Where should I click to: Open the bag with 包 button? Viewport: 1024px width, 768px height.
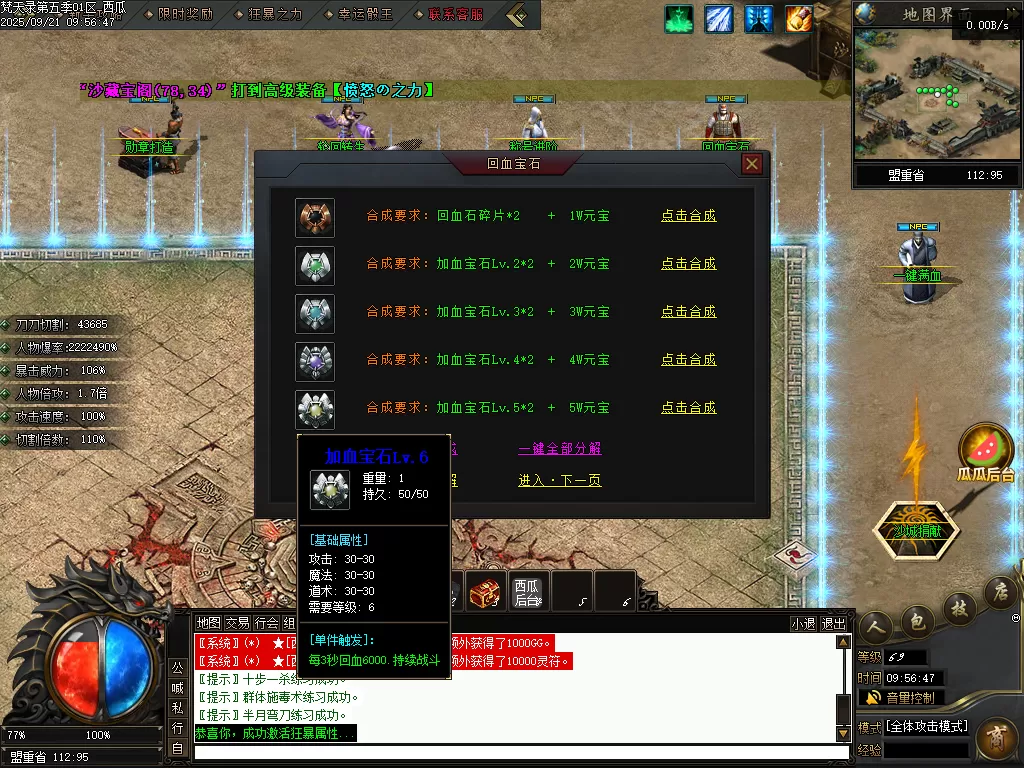pos(917,622)
